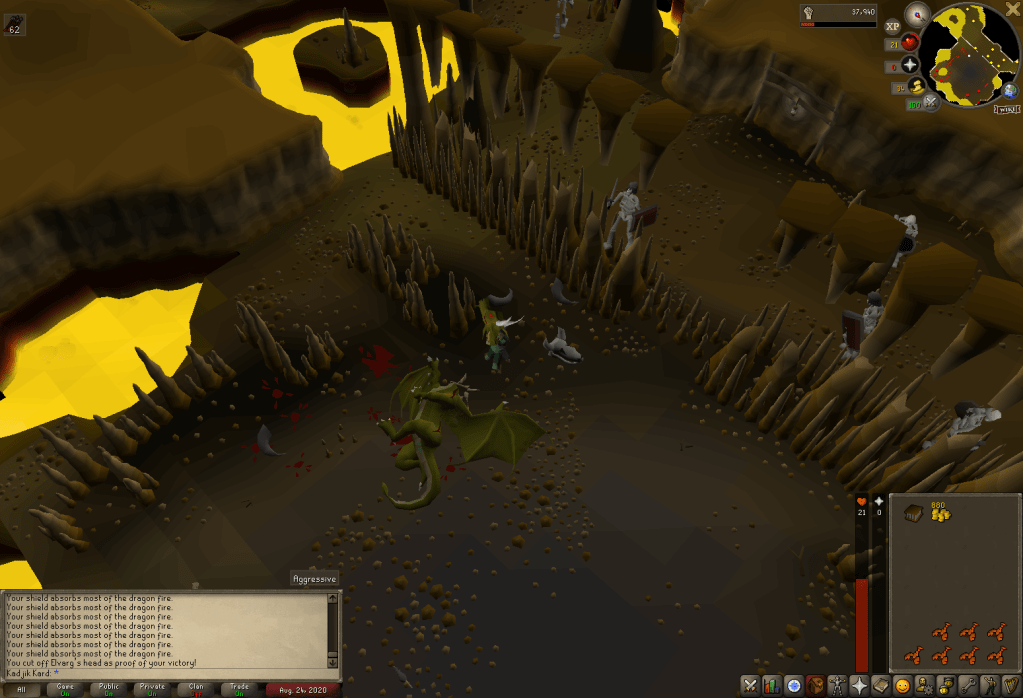Open the smiley-face Friends List tab
Viewport: 1023px width, 698px height.
click(903, 685)
